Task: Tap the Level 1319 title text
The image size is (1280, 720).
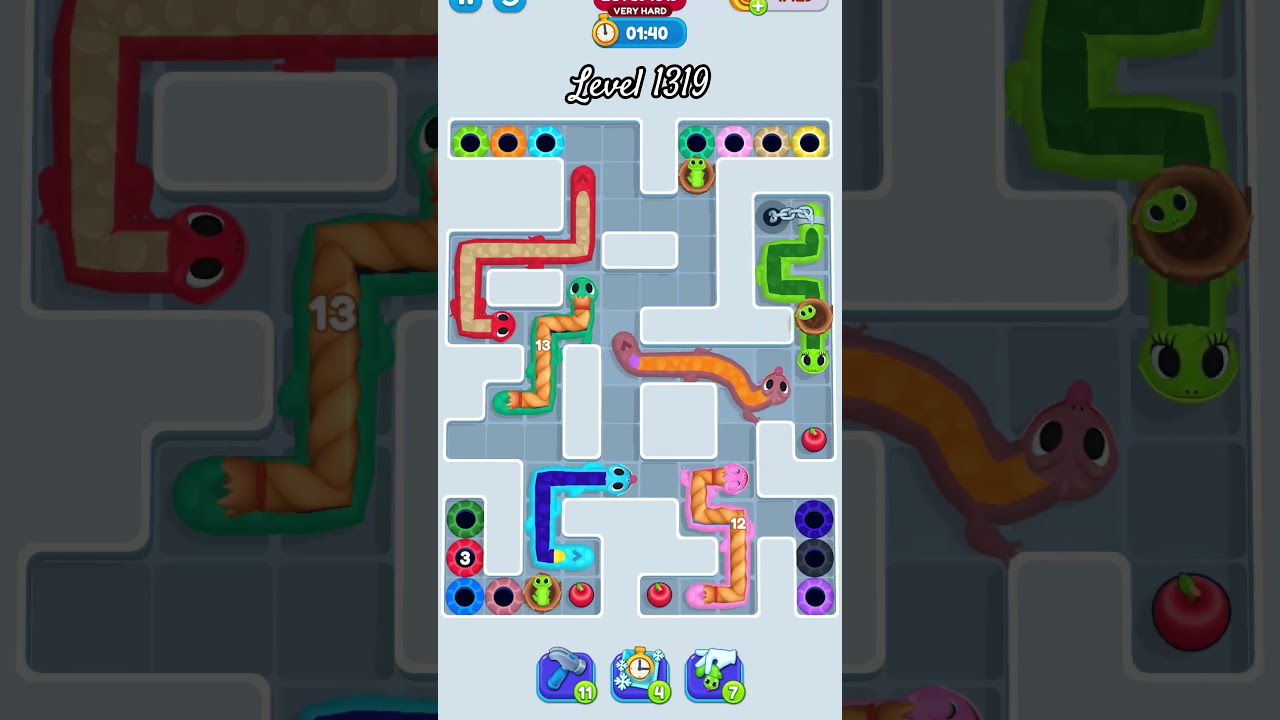Action: pos(638,83)
